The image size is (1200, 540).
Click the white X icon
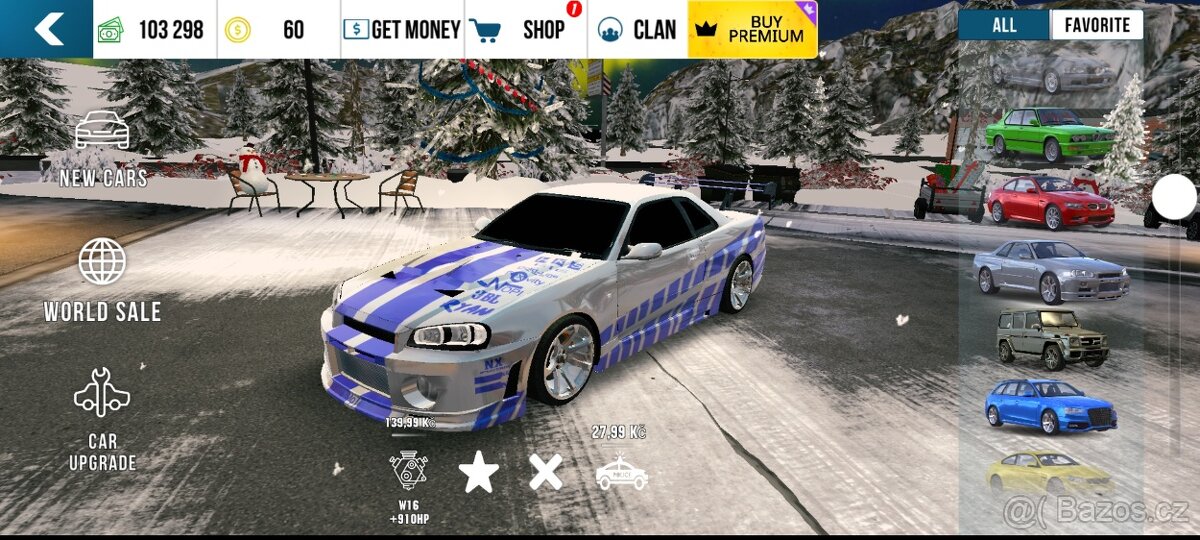point(545,471)
